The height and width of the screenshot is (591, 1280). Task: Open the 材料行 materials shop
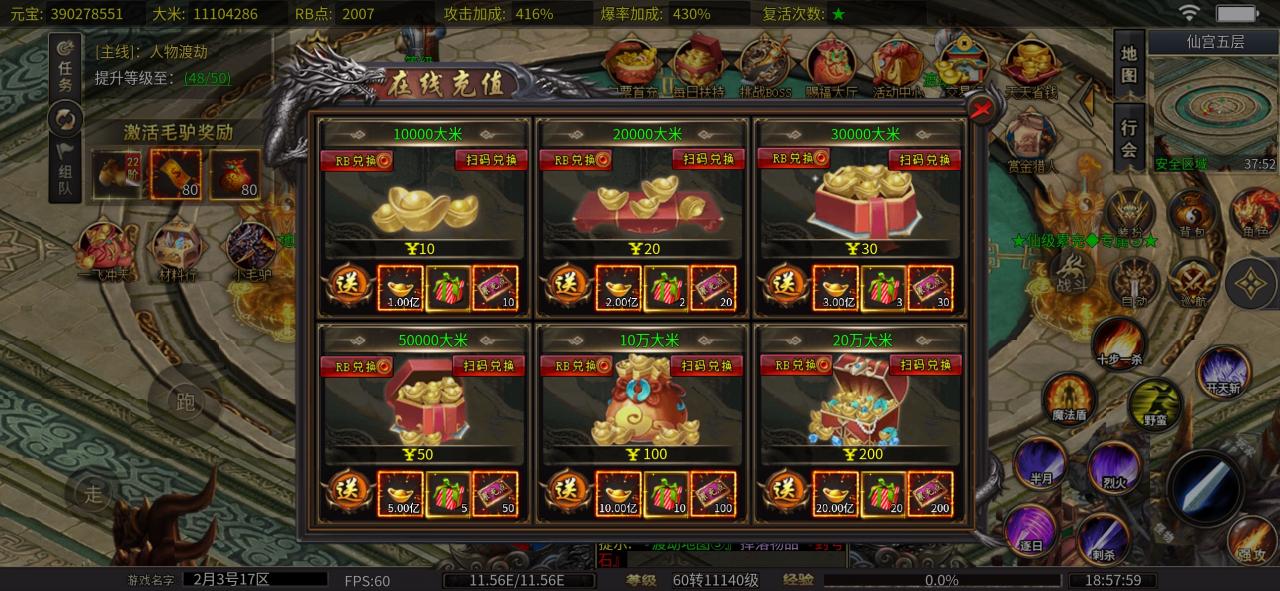tap(173, 249)
